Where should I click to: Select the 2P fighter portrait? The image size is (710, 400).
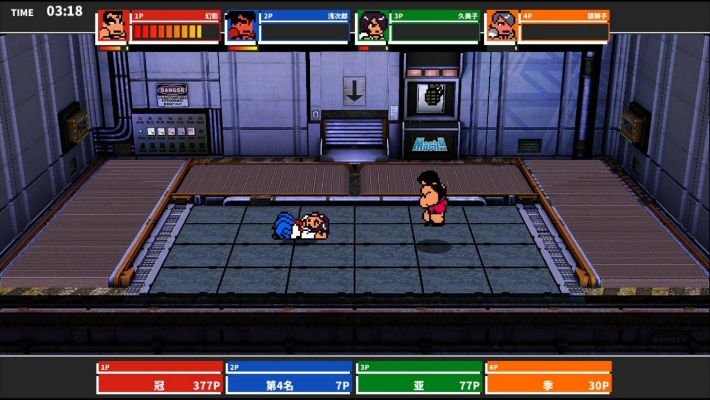[241, 27]
